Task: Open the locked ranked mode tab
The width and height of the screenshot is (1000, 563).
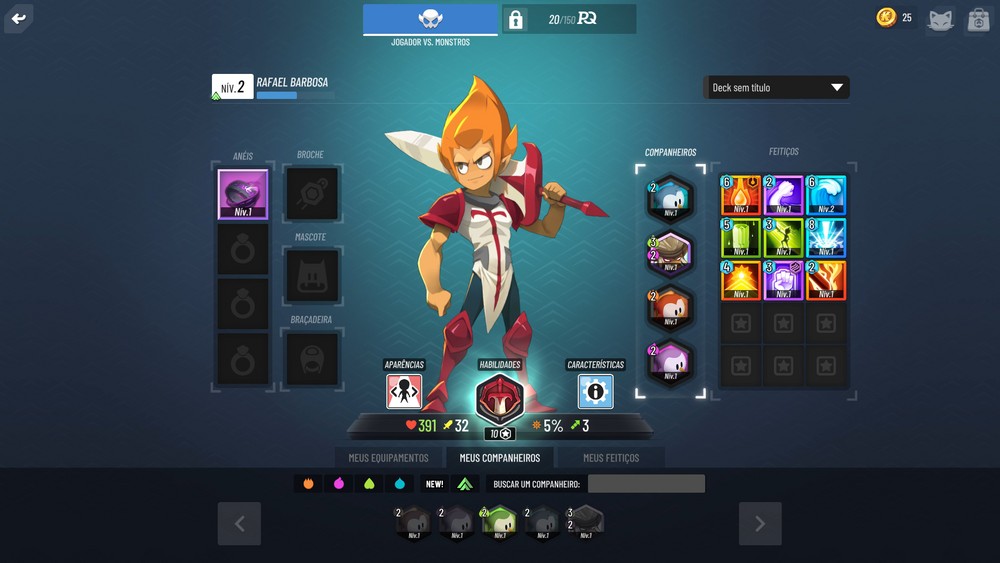Action: tap(568, 19)
